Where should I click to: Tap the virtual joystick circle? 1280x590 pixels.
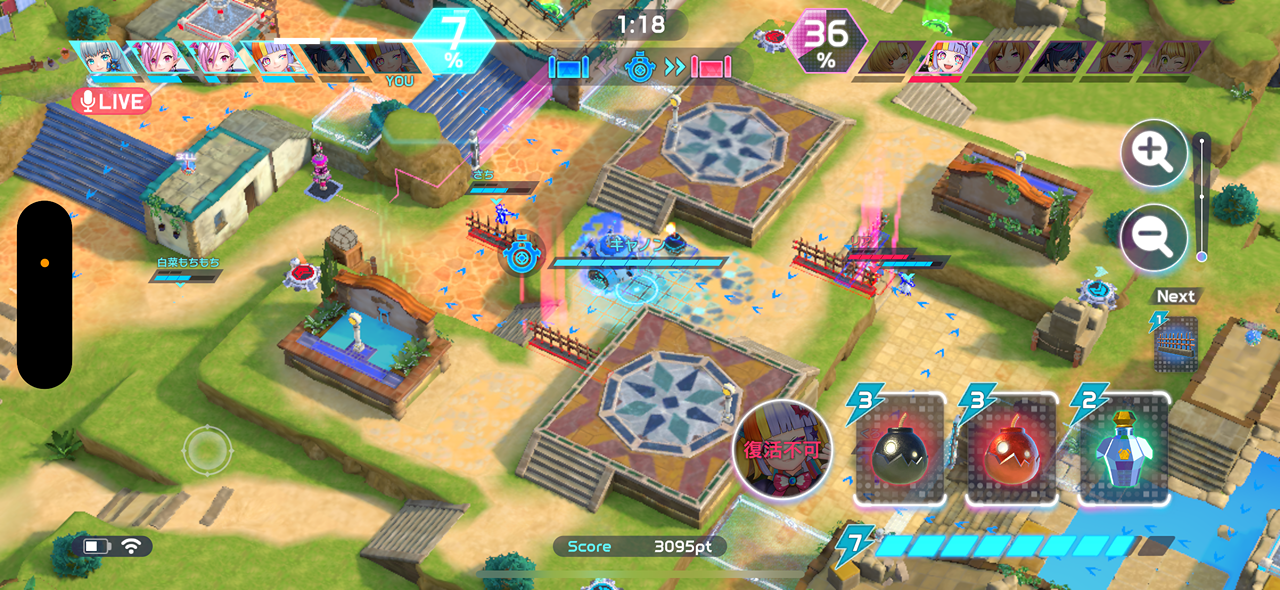(207, 451)
